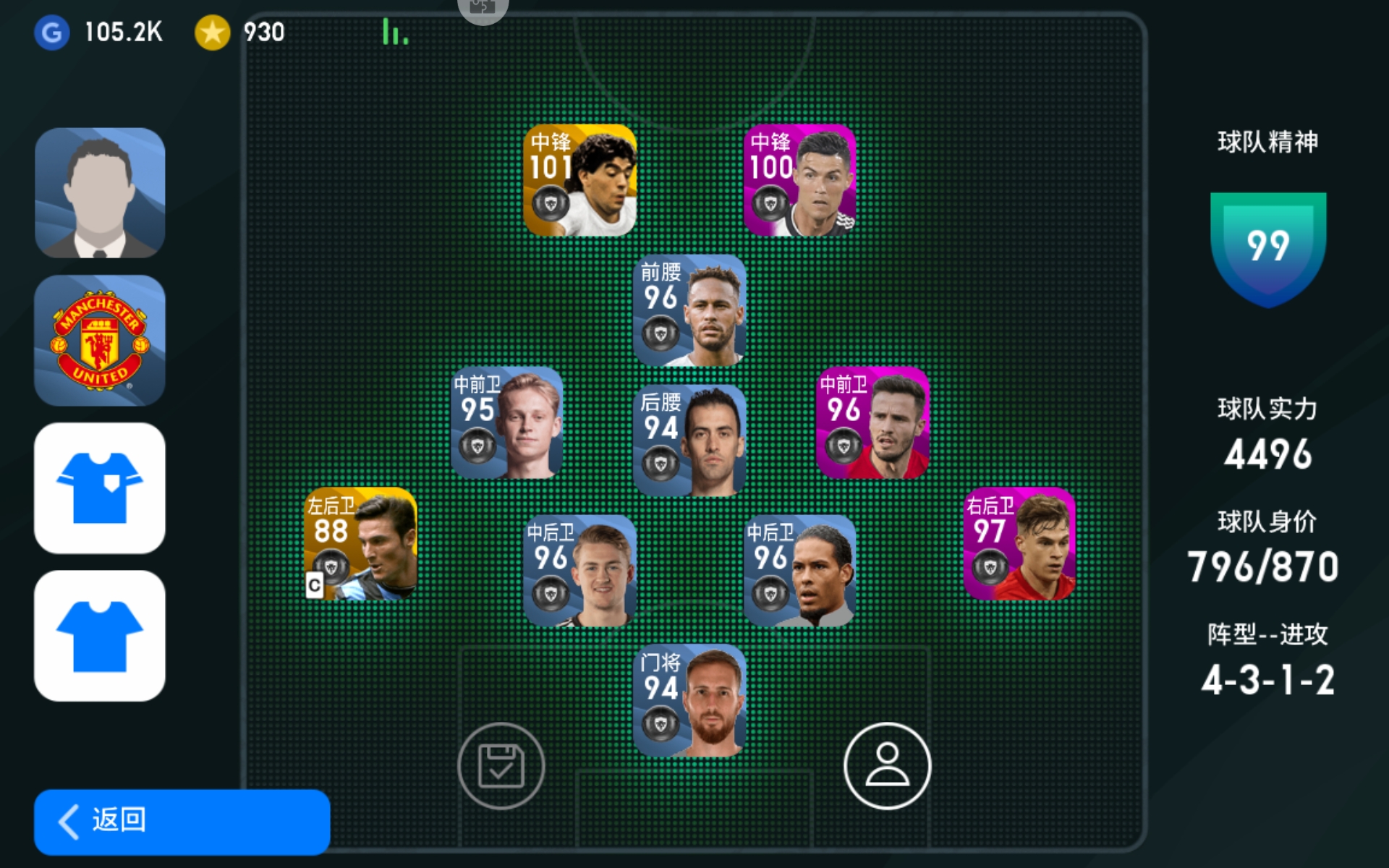Select the 95-rated 中前卫 midfielder card
The height and width of the screenshot is (868, 1389).
click(506, 423)
